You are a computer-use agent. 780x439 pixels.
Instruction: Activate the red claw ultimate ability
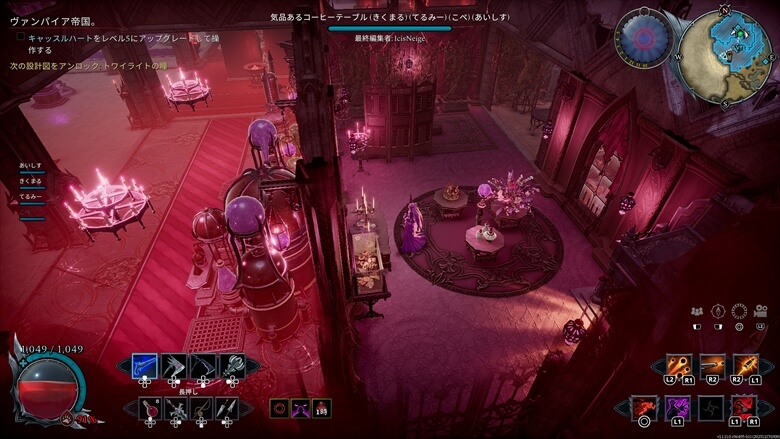743,407
